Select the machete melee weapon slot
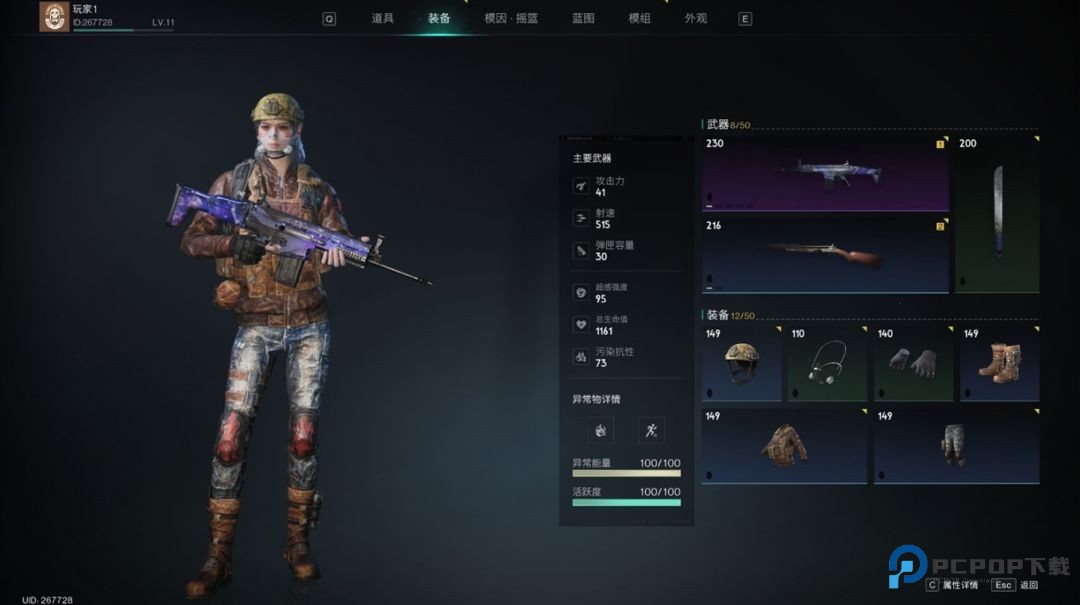1080x605 pixels. 996,213
